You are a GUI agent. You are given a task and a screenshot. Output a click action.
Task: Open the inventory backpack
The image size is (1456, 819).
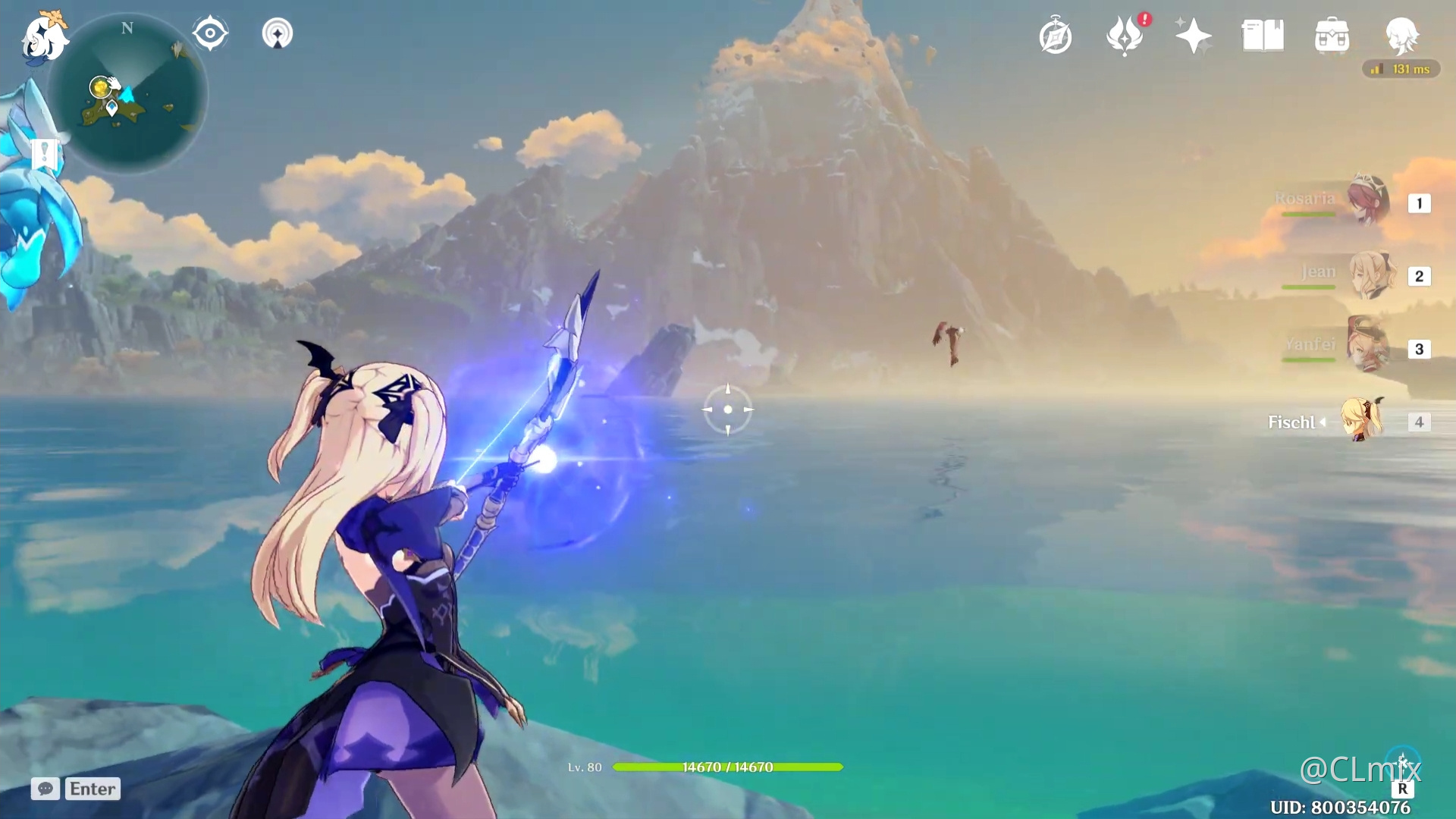point(1332,36)
